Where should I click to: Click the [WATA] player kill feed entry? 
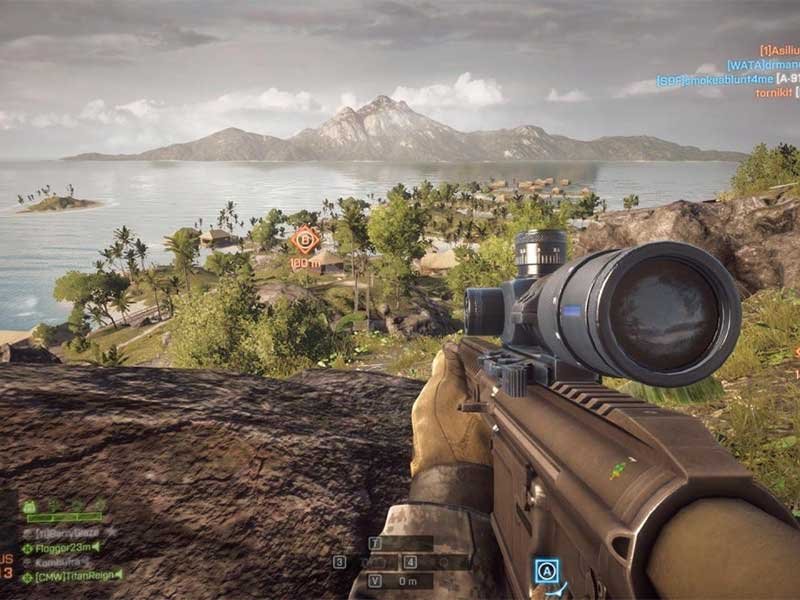coord(763,65)
